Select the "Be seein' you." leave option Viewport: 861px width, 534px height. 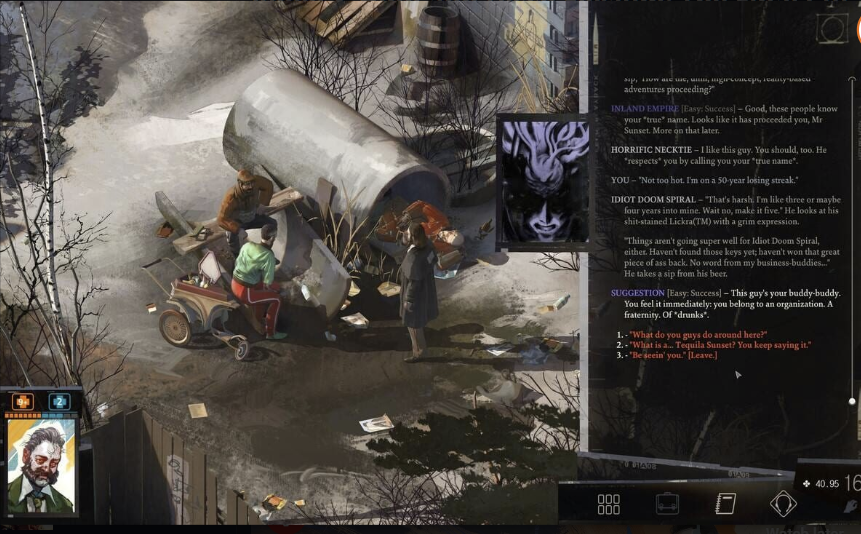(x=675, y=355)
